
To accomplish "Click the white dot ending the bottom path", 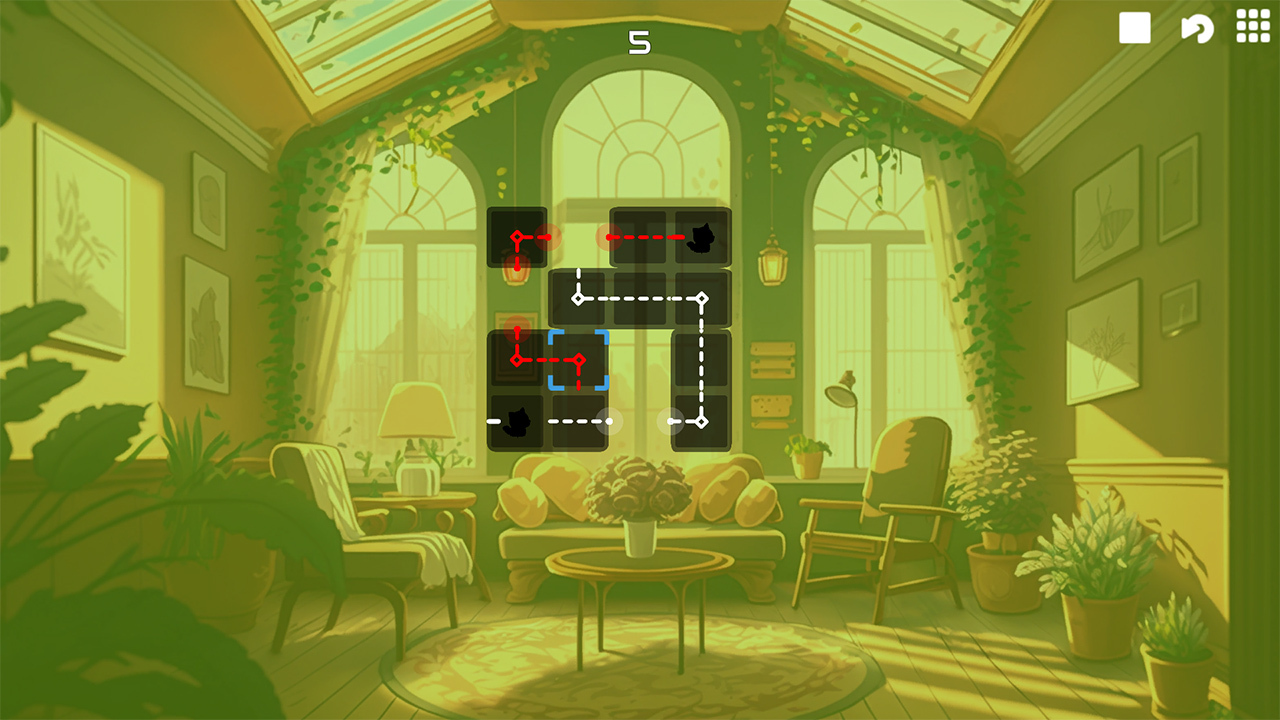I will click(x=607, y=419).
